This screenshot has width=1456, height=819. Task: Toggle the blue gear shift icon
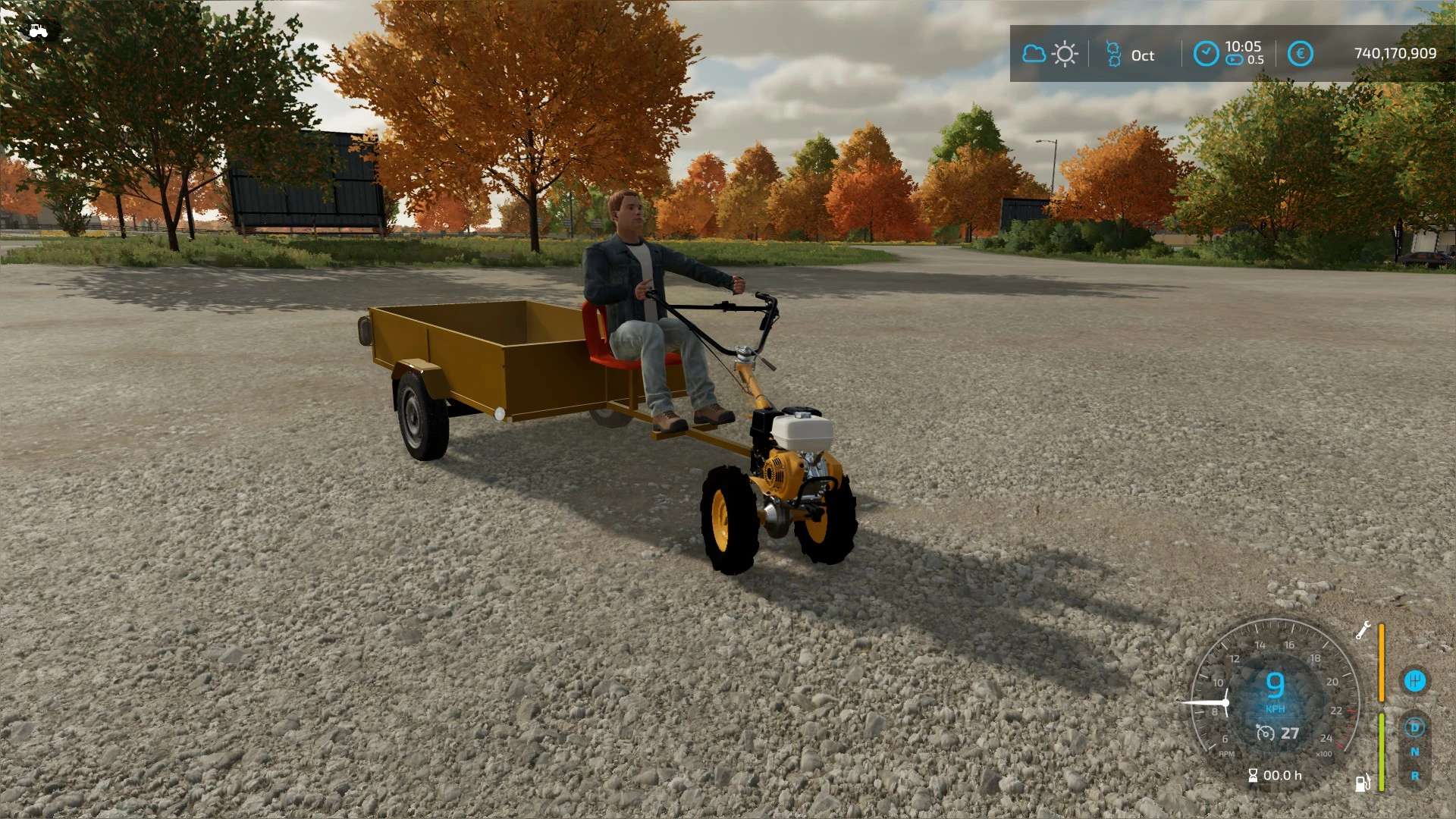tap(1414, 680)
